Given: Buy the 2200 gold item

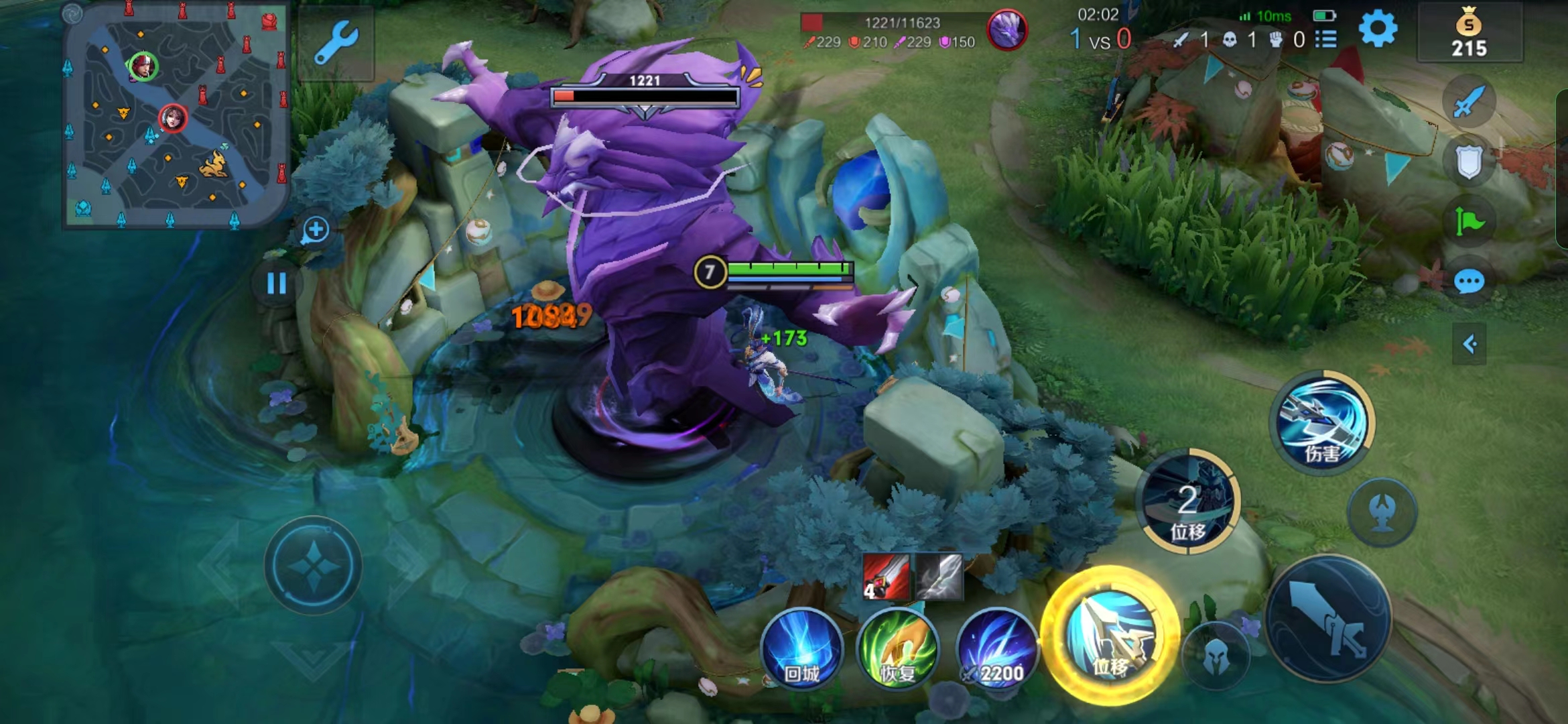Looking at the screenshot, I should [996, 648].
